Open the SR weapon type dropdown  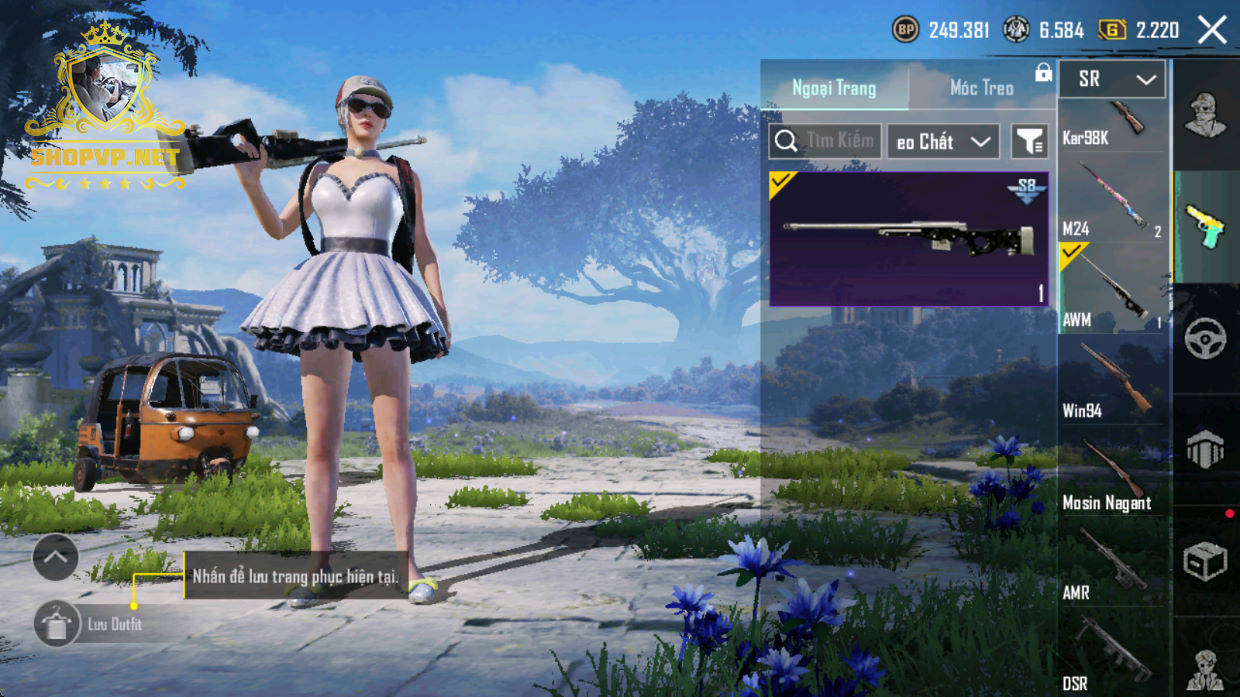1112,79
